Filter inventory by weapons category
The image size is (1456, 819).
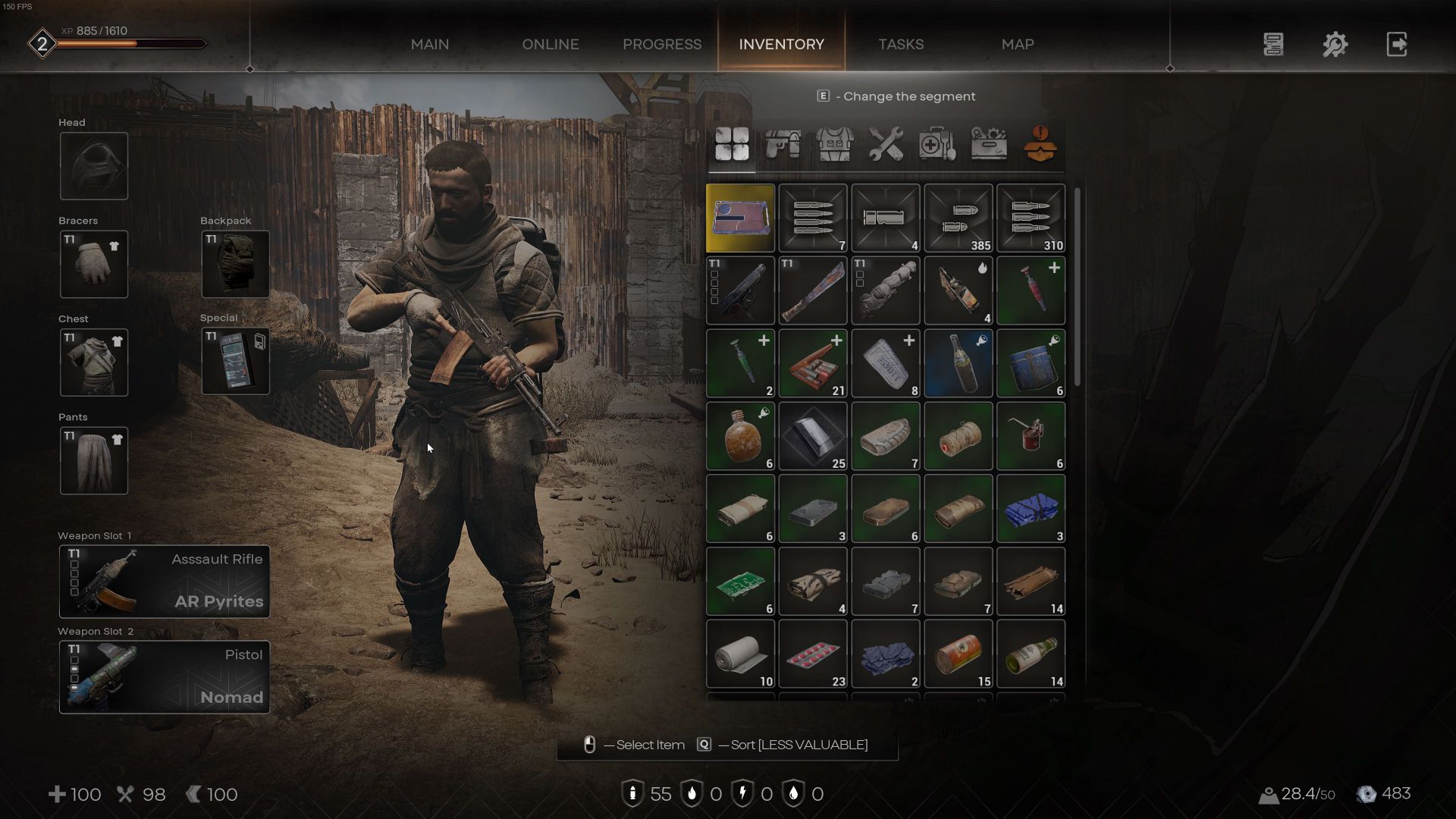tap(783, 143)
